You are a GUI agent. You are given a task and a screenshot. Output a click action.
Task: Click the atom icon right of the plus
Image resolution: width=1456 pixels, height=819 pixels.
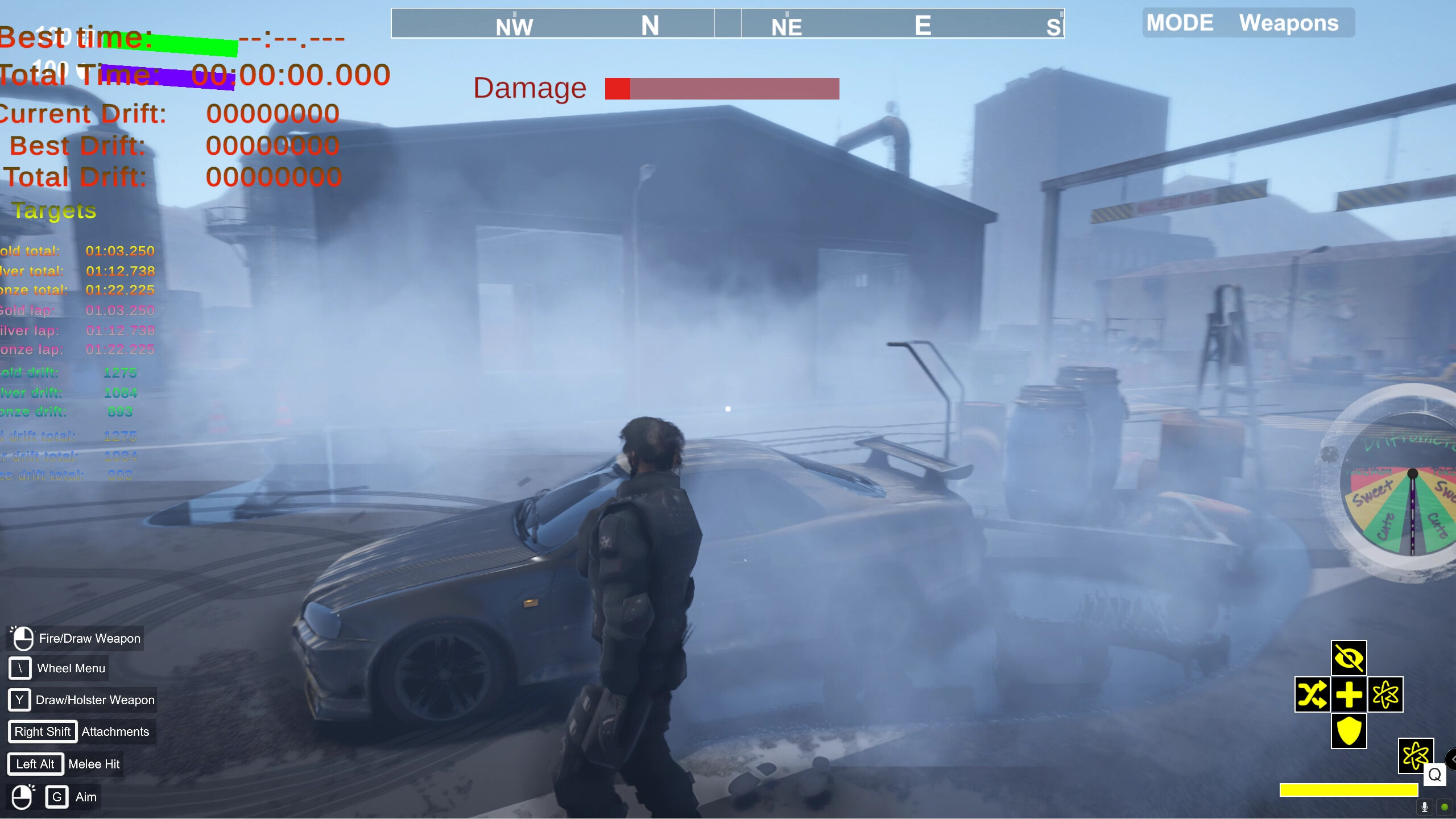click(x=1386, y=695)
